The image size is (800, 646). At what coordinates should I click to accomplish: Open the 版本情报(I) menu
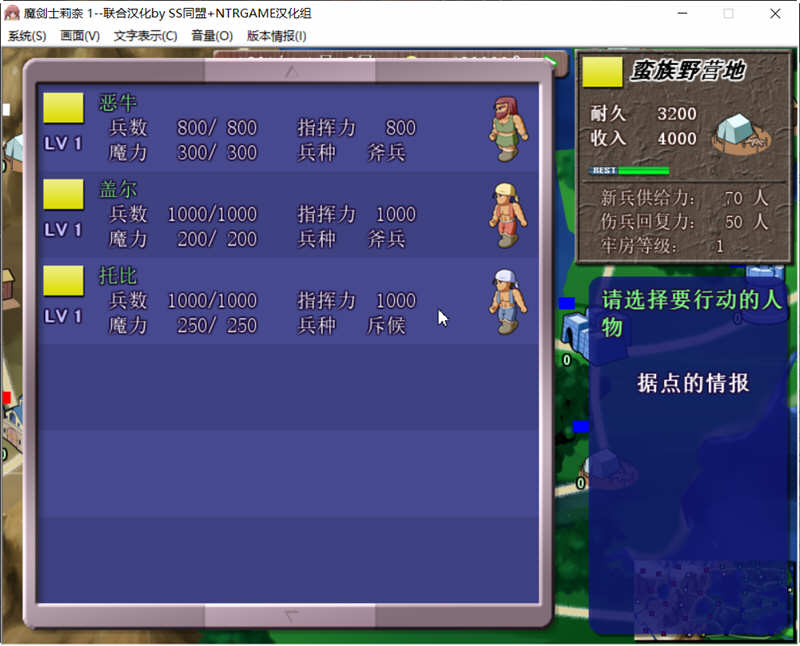pos(277,36)
